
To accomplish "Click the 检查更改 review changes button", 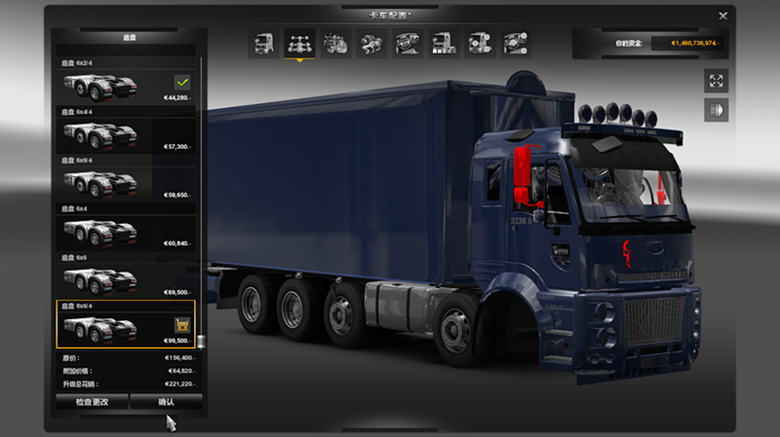I will [x=92, y=402].
